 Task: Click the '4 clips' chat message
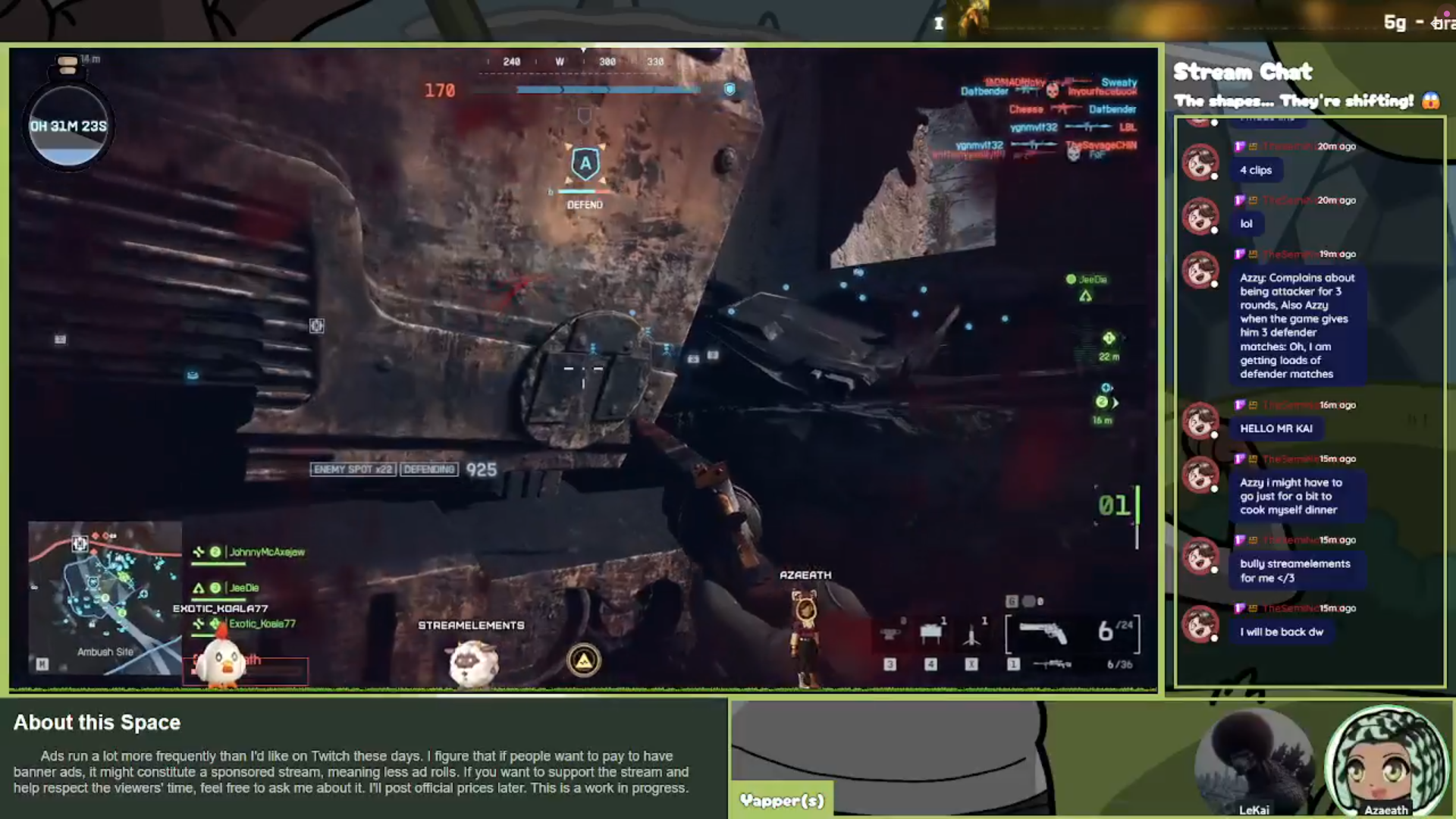pos(1256,170)
